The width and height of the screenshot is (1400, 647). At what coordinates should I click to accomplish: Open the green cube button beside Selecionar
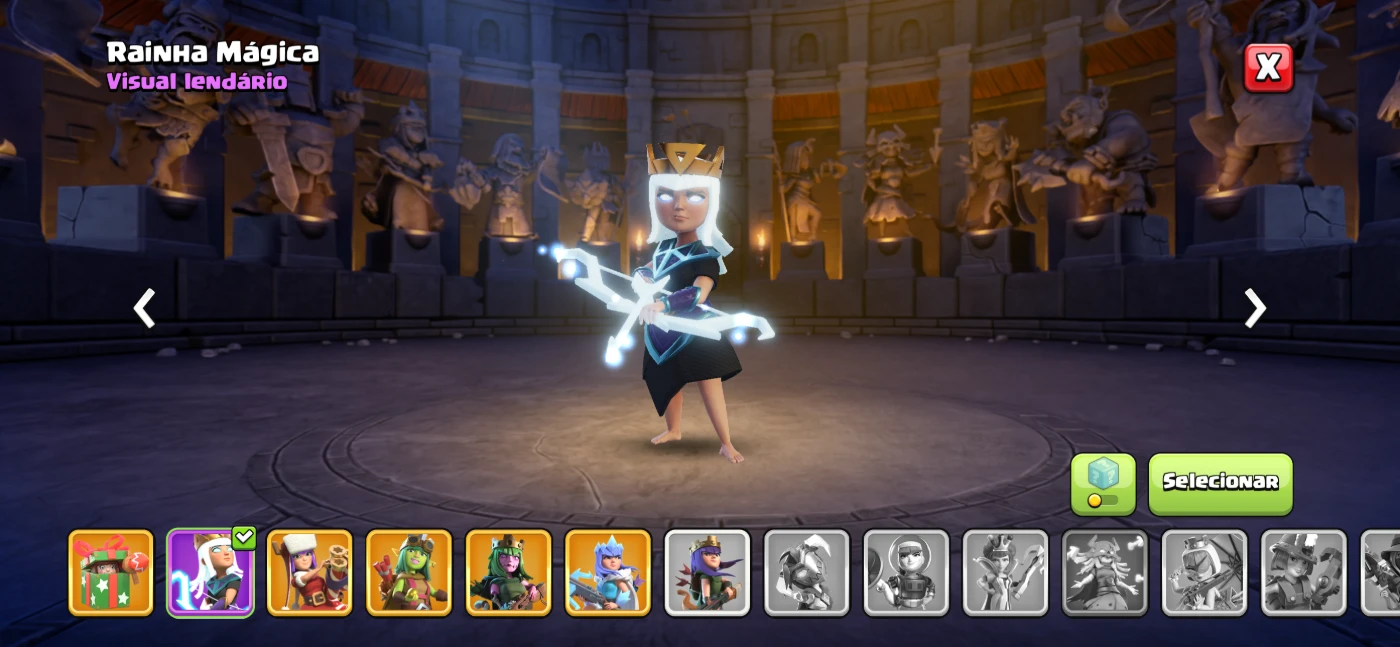tap(1103, 484)
